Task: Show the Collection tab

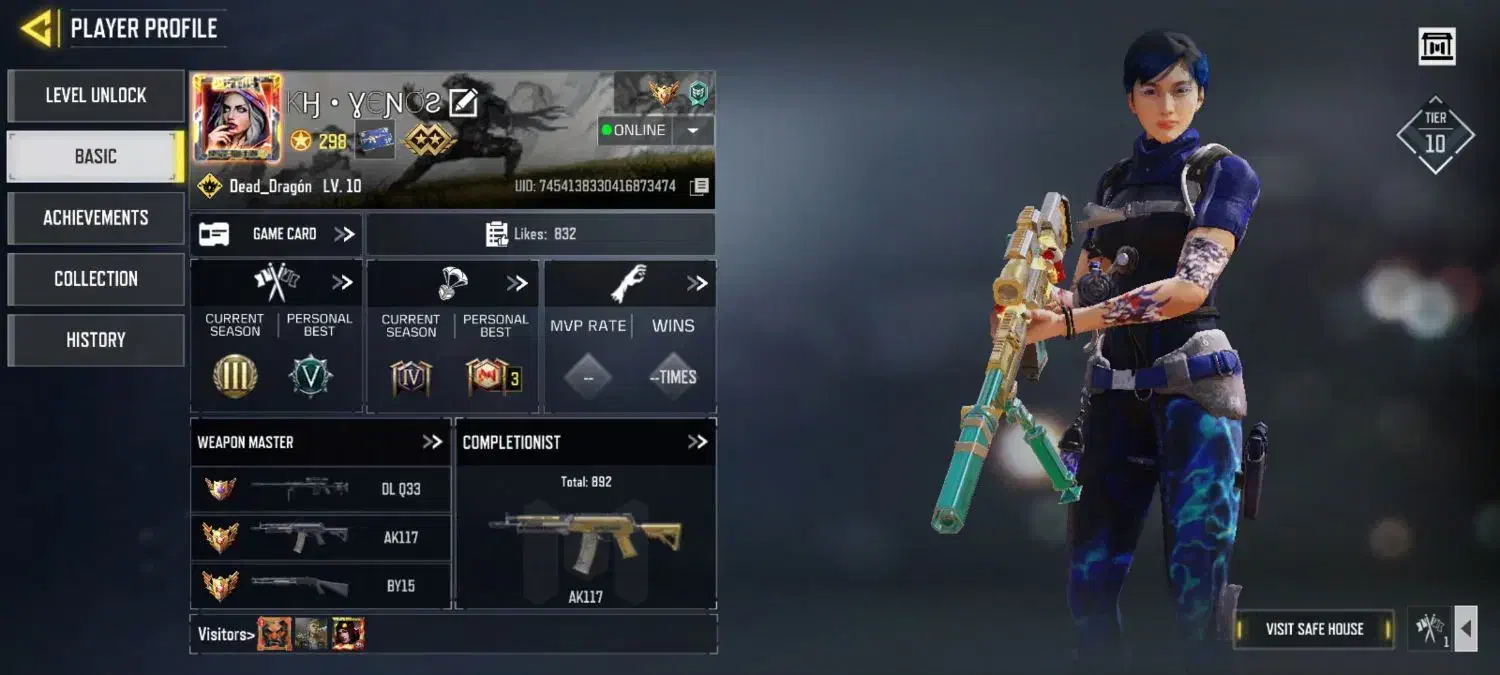Action: click(x=96, y=279)
